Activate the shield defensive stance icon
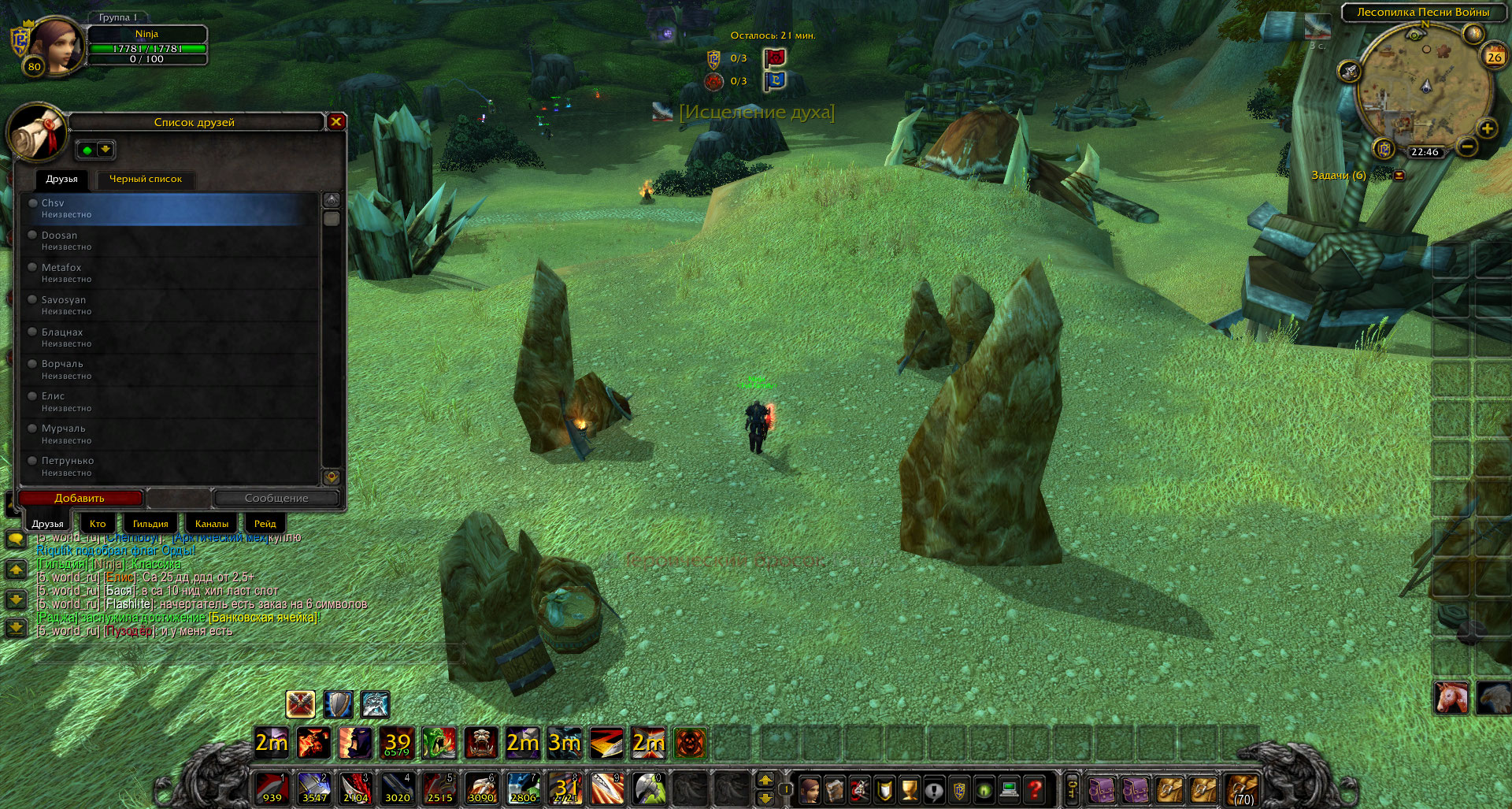The width and height of the screenshot is (1512, 809). 339,704
